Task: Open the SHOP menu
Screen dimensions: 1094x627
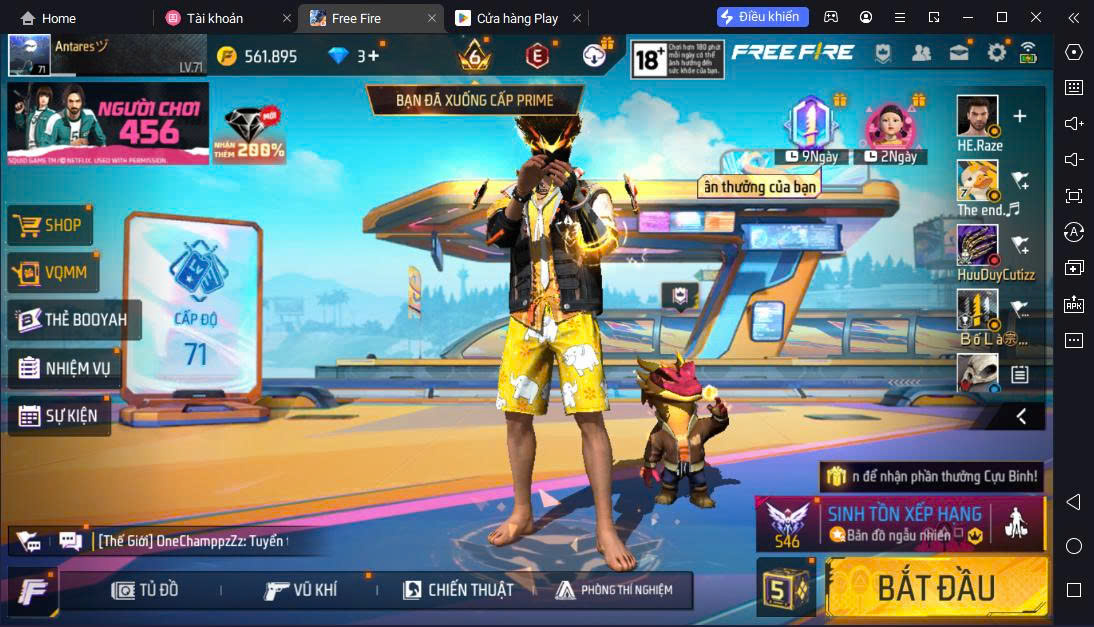Action: [51, 225]
